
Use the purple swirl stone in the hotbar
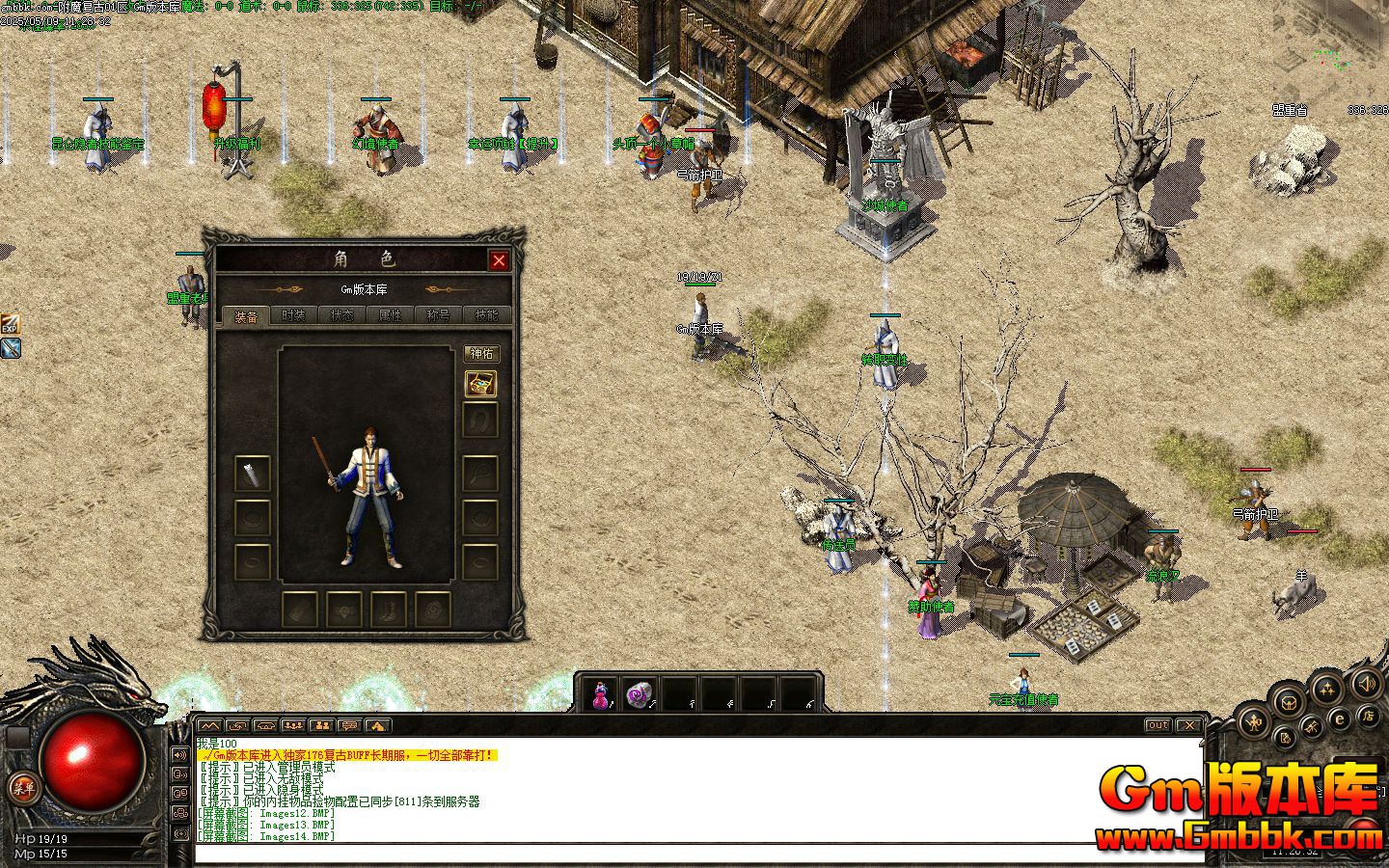pos(639,693)
